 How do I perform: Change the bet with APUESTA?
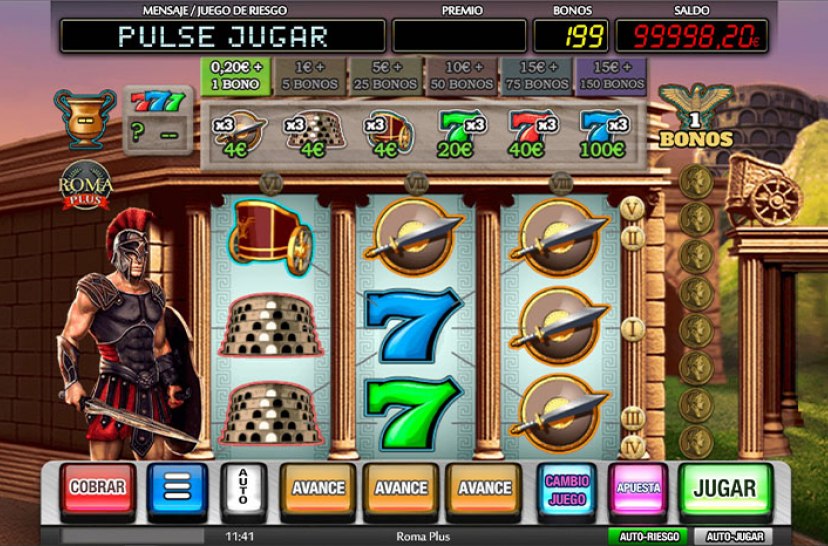pyautogui.click(x=639, y=488)
